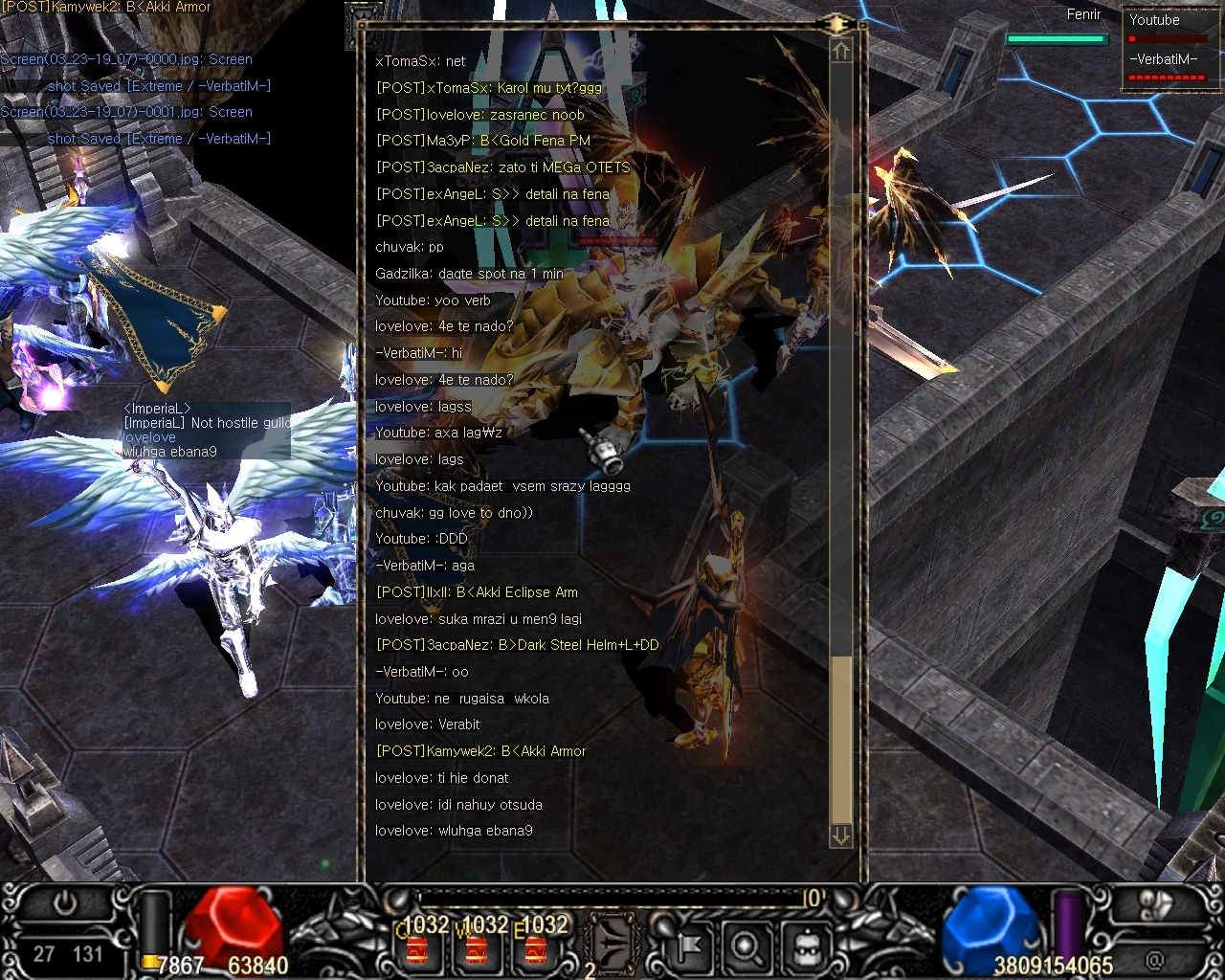Open the system menu power button
The width and height of the screenshot is (1225, 980).
pyautogui.click(x=65, y=904)
